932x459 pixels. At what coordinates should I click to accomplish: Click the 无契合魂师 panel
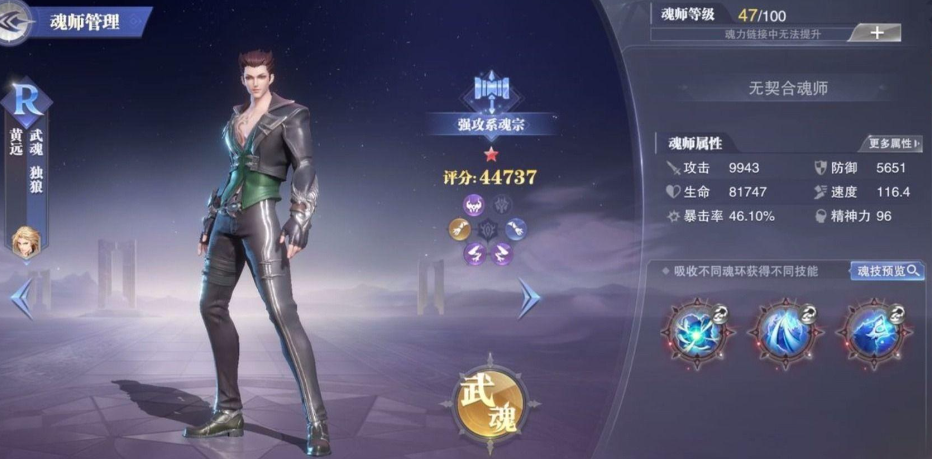point(789,88)
